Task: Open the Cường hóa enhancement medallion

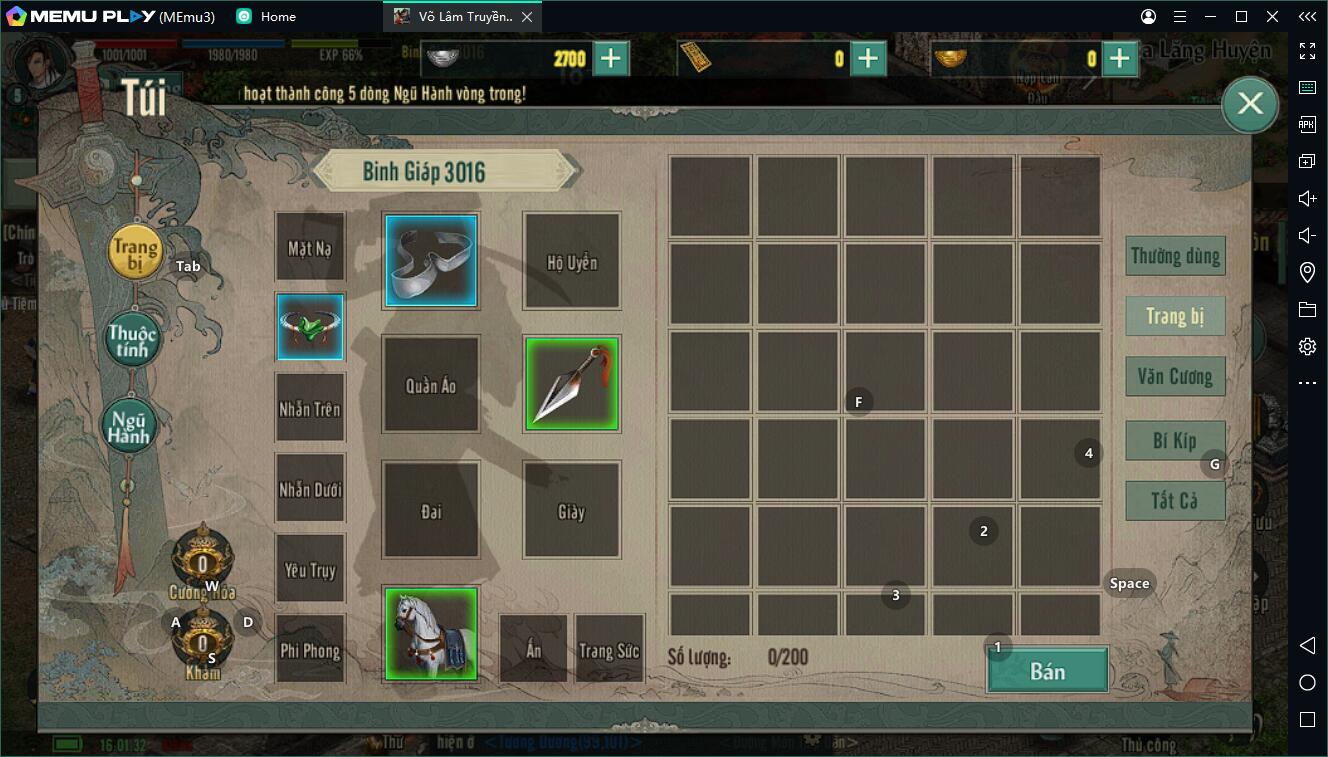Action: pyautogui.click(x=202, y=560)
